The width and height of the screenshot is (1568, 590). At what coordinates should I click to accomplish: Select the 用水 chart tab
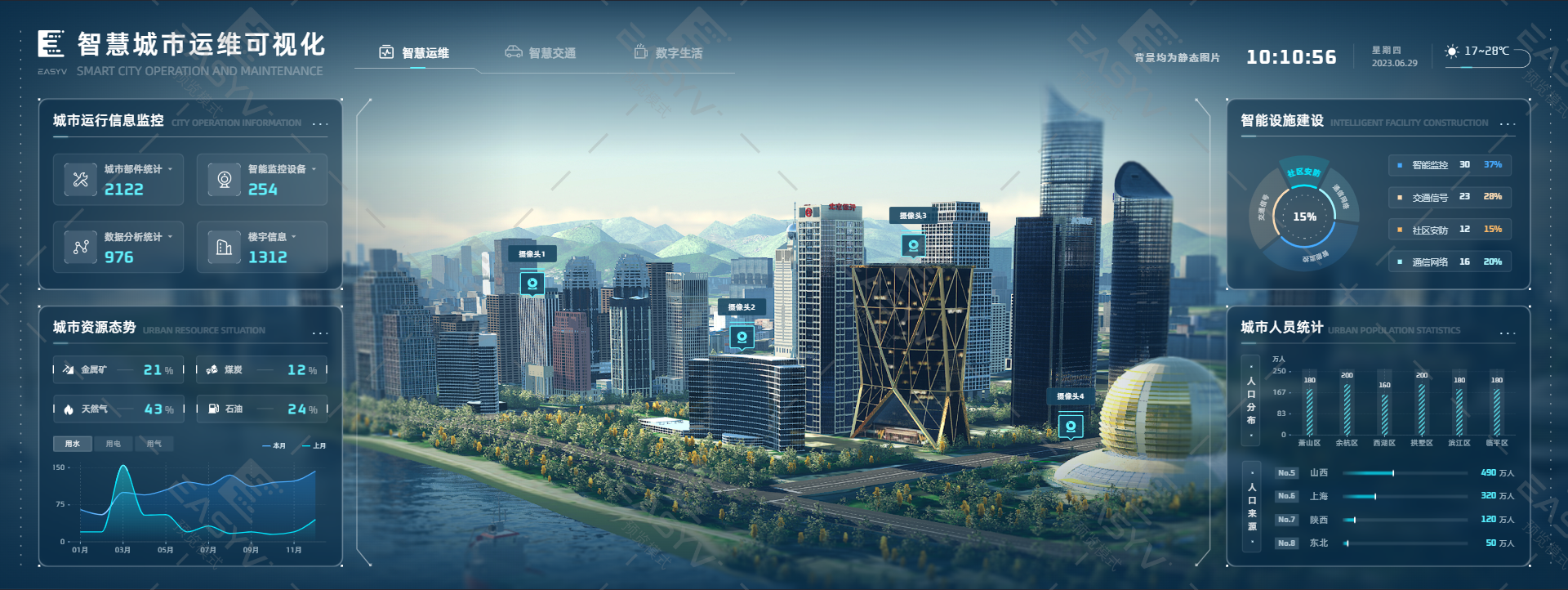pos(73,444)
